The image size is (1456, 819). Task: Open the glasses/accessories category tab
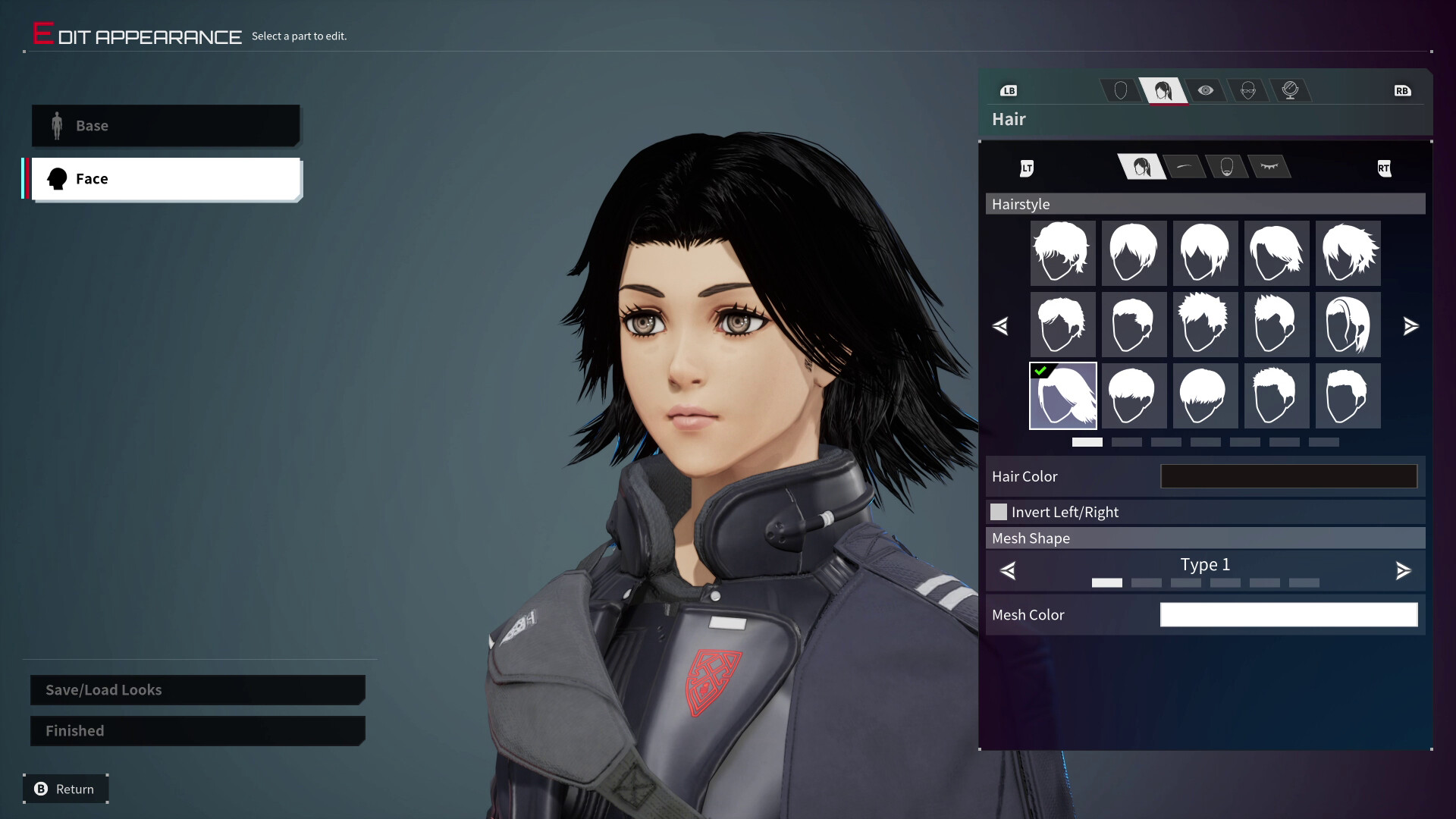(1249, 90)
